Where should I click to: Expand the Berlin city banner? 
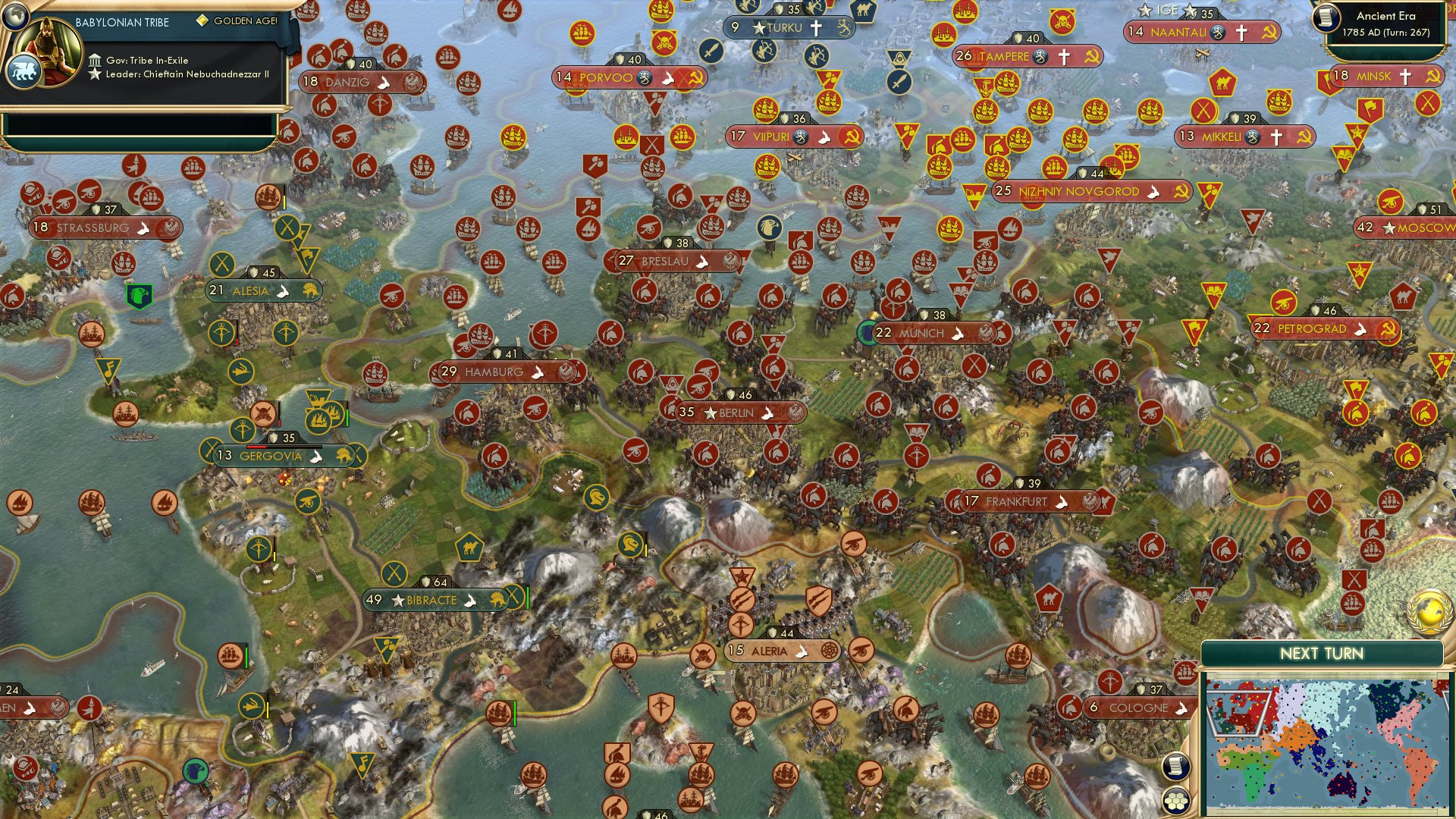(x=738, y=413)
